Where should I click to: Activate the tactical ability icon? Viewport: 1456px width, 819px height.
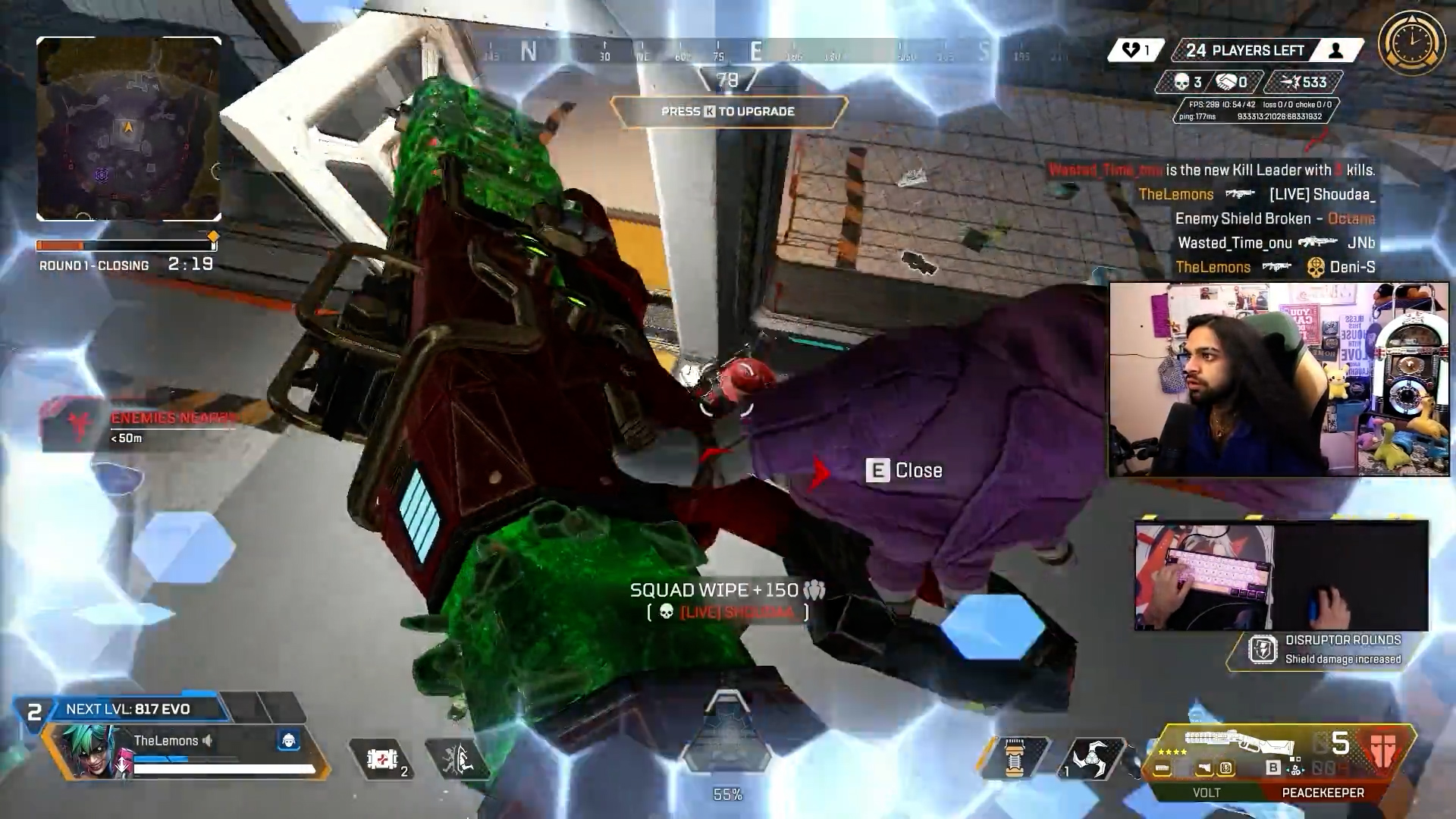pos(457,759)
